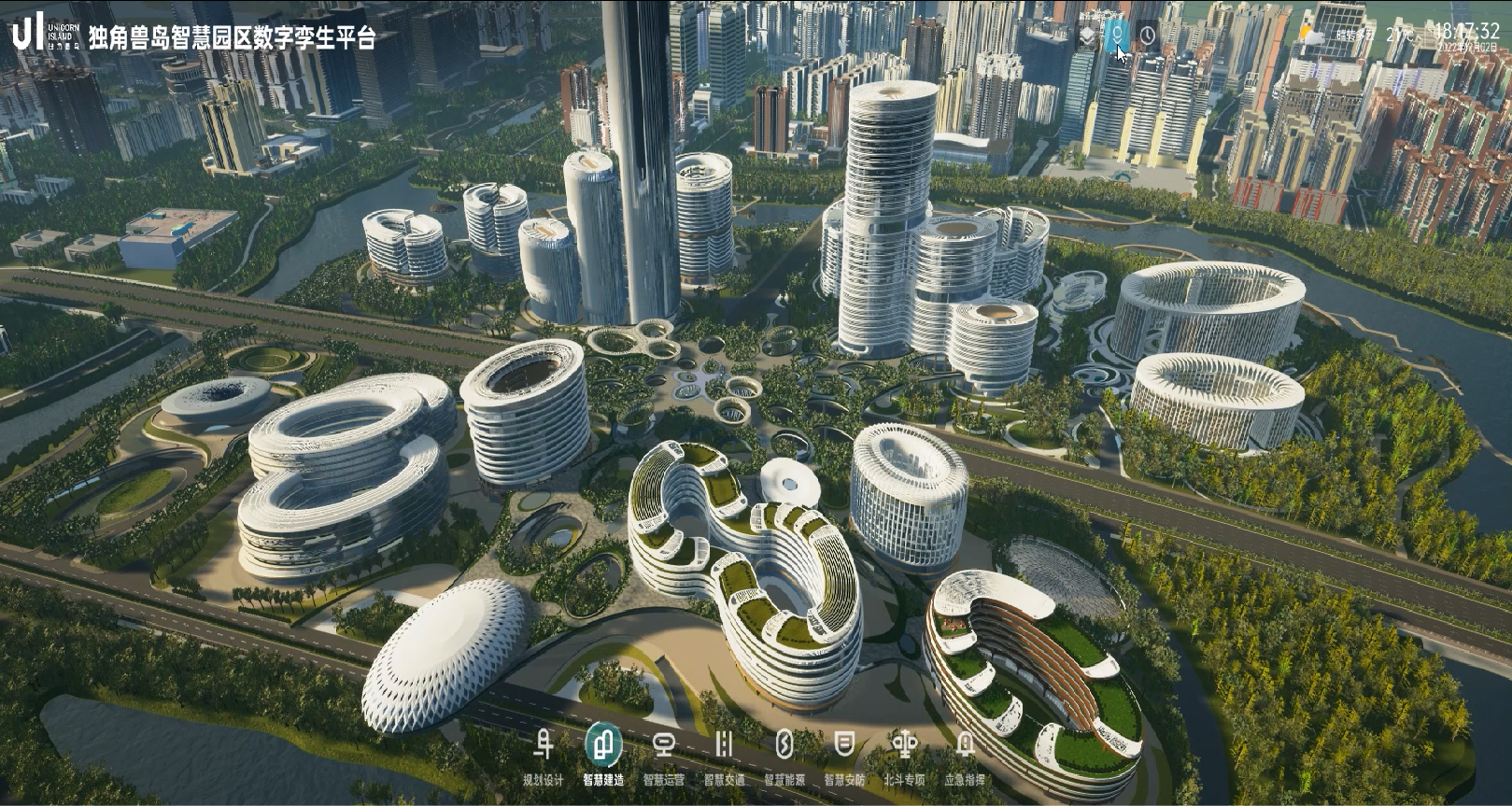Open the 智慧交通 traffic module

[724, 747]
